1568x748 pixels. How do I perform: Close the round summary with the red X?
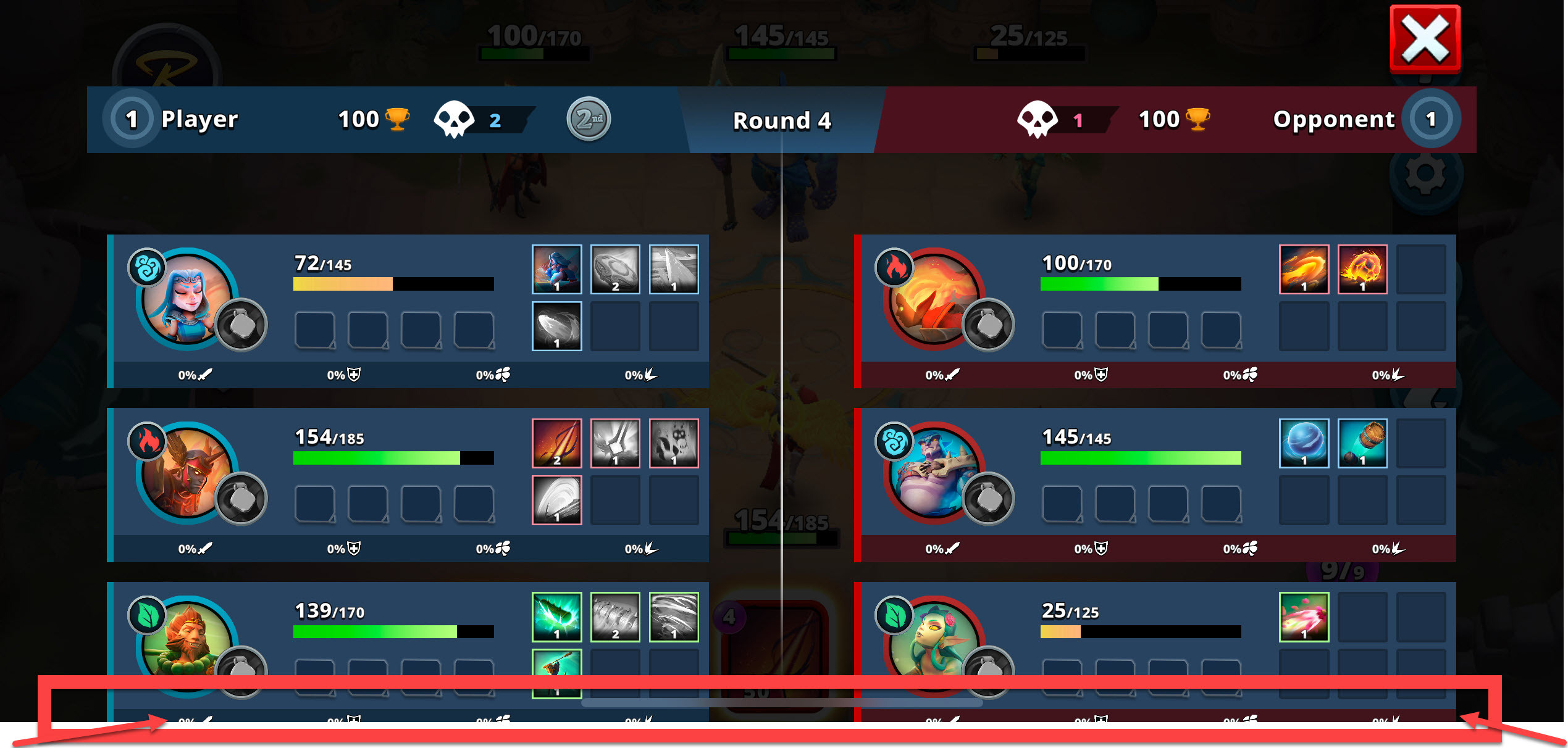[x=1425, y=39]
